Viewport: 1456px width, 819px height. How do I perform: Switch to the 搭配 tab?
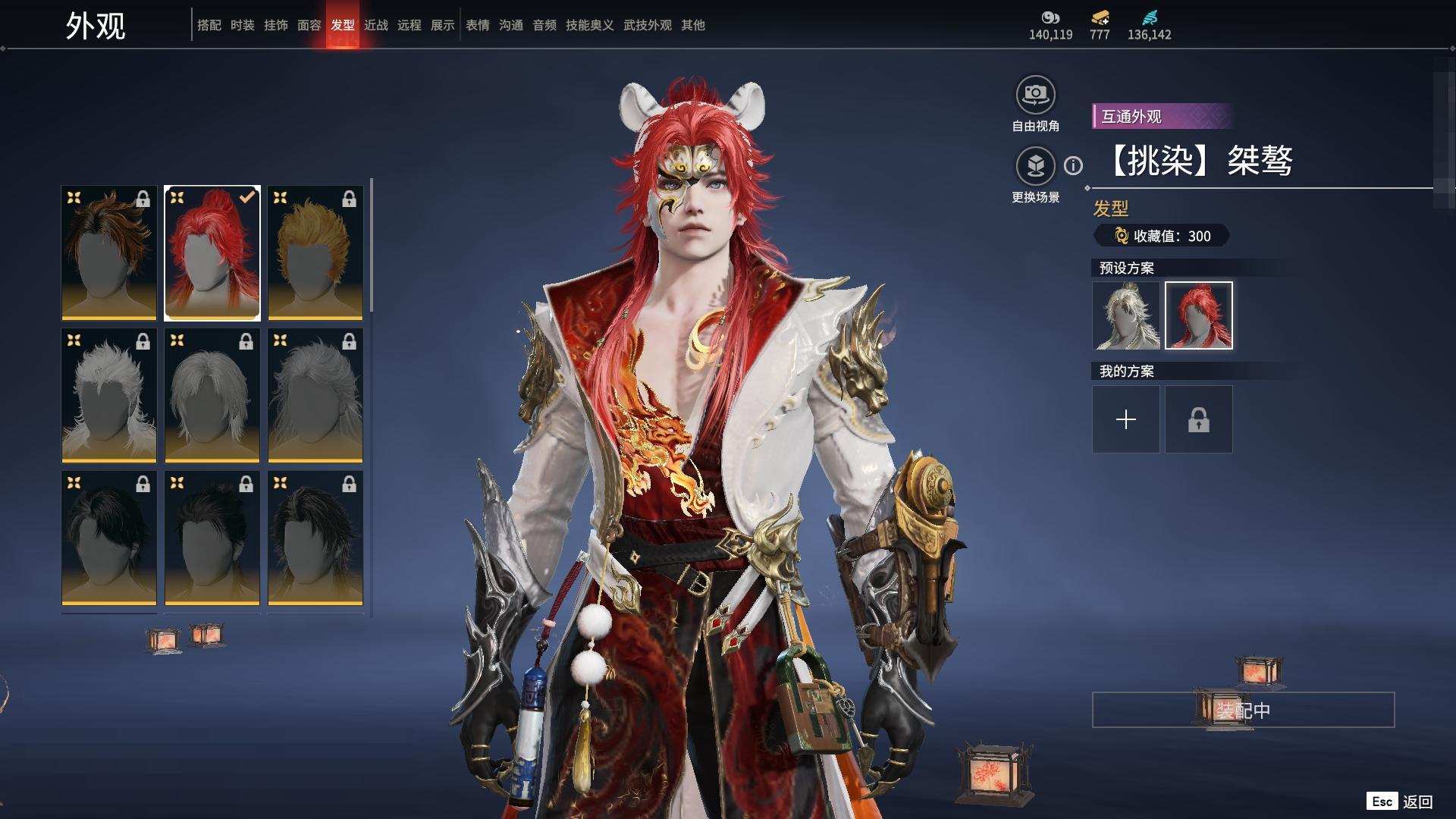[x=209, y=25]
